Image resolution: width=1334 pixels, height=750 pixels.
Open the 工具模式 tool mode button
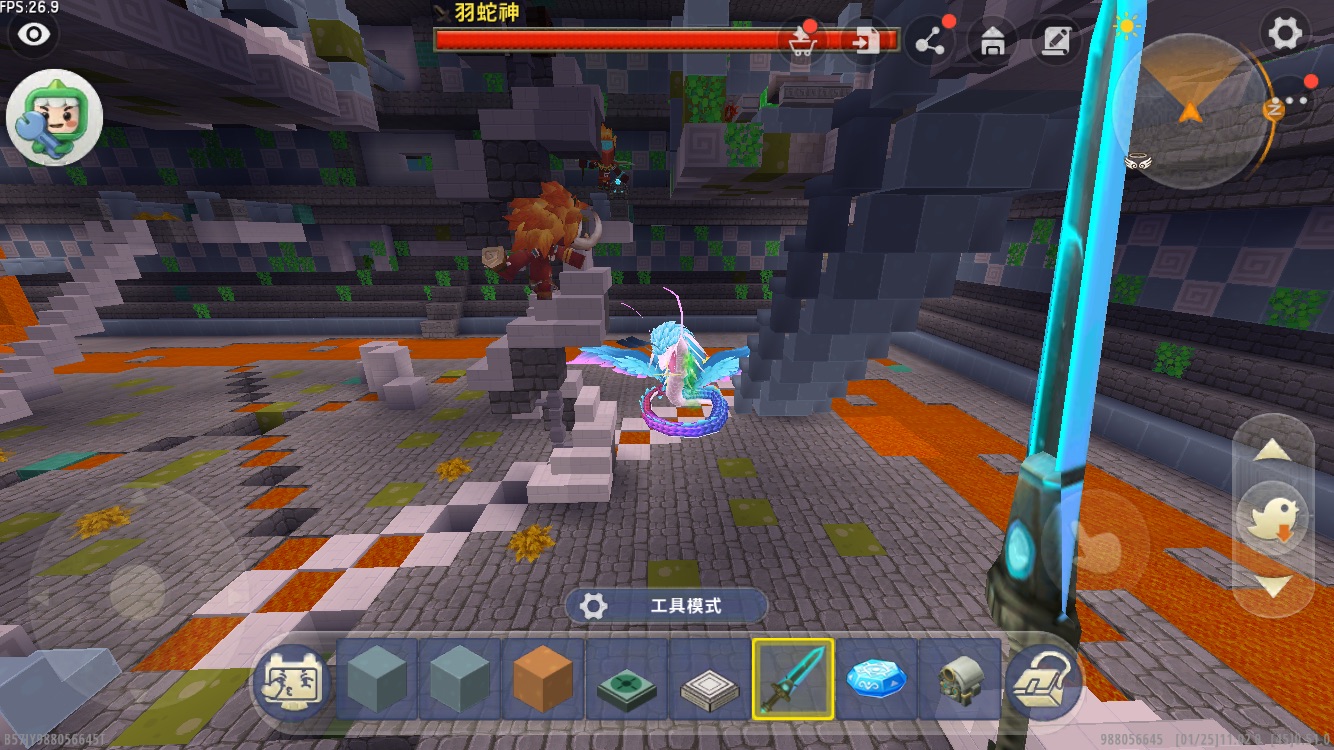coord(666,606)
